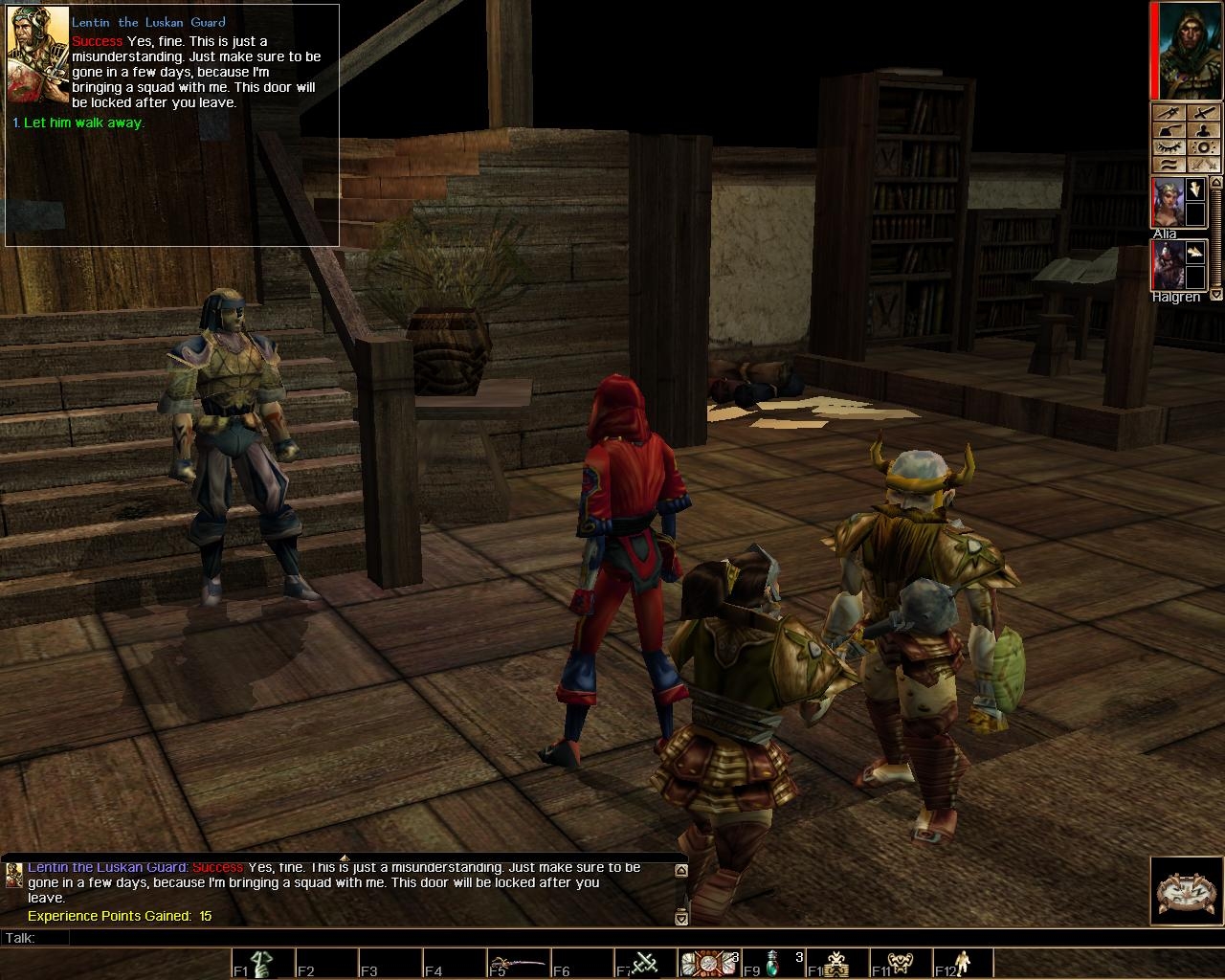Viewport: 1225px width, 980px height.
Task: Open the options gear button
Action: coord(1203,147)
